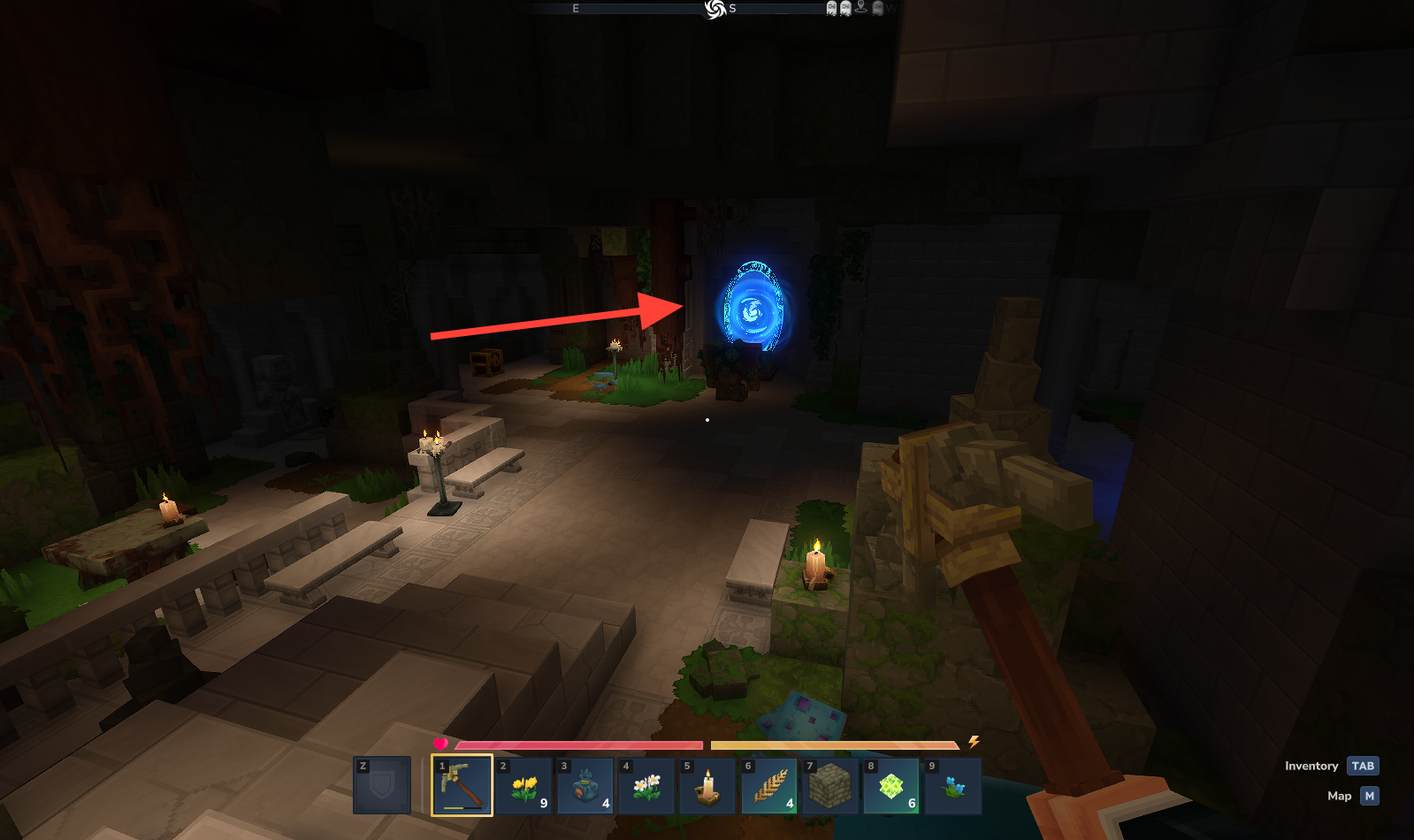The image size is (1414, 840).
Task: Select the yellow flowers hotbar slot
Action: [524, 785]
